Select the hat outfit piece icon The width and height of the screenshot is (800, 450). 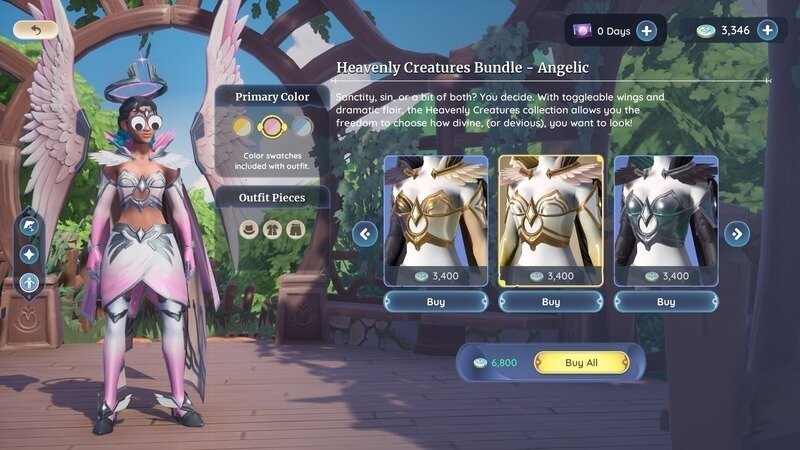click(x=250, y=229)
